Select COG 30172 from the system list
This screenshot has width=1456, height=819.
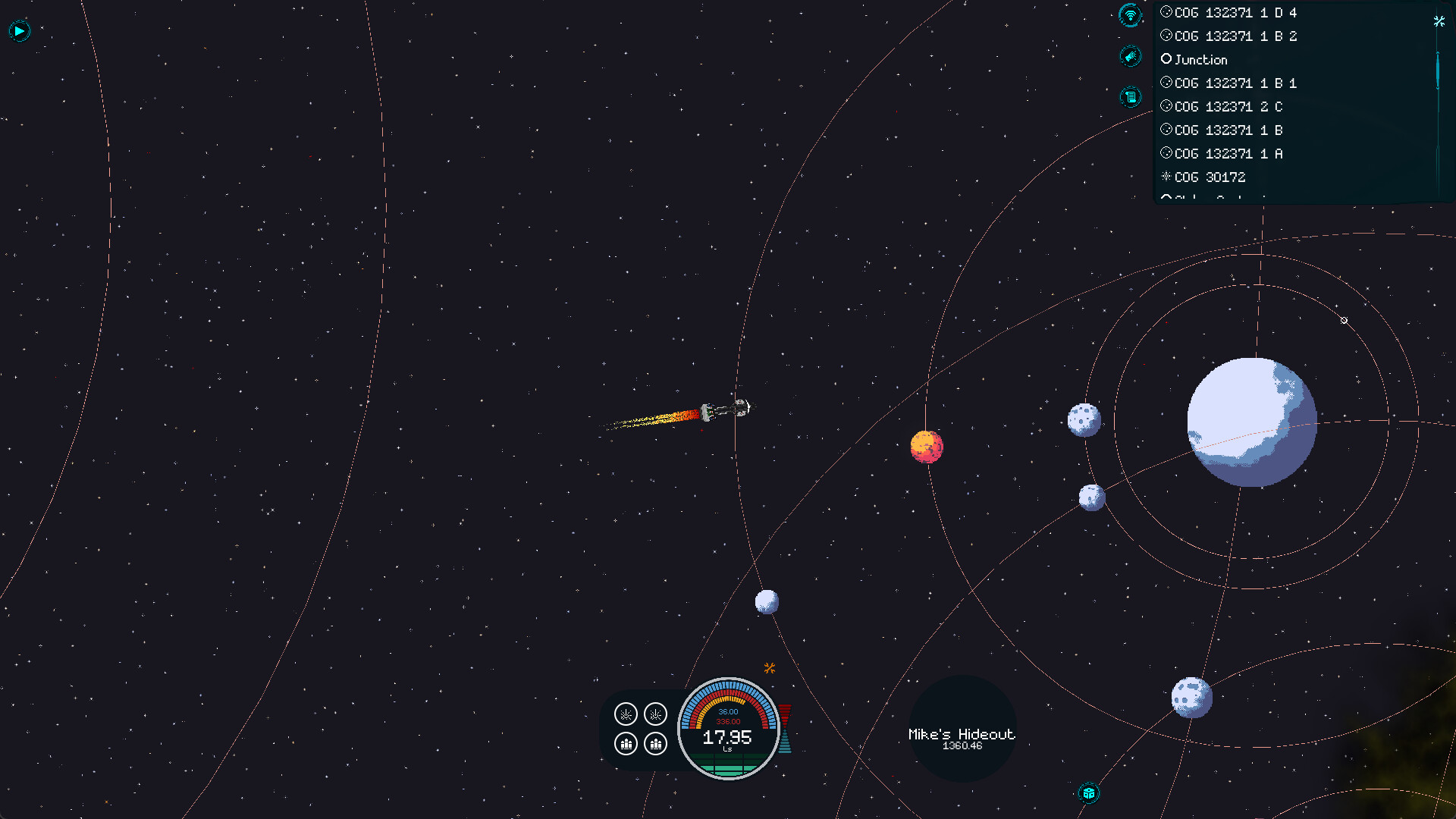(x=1210, y=177)
